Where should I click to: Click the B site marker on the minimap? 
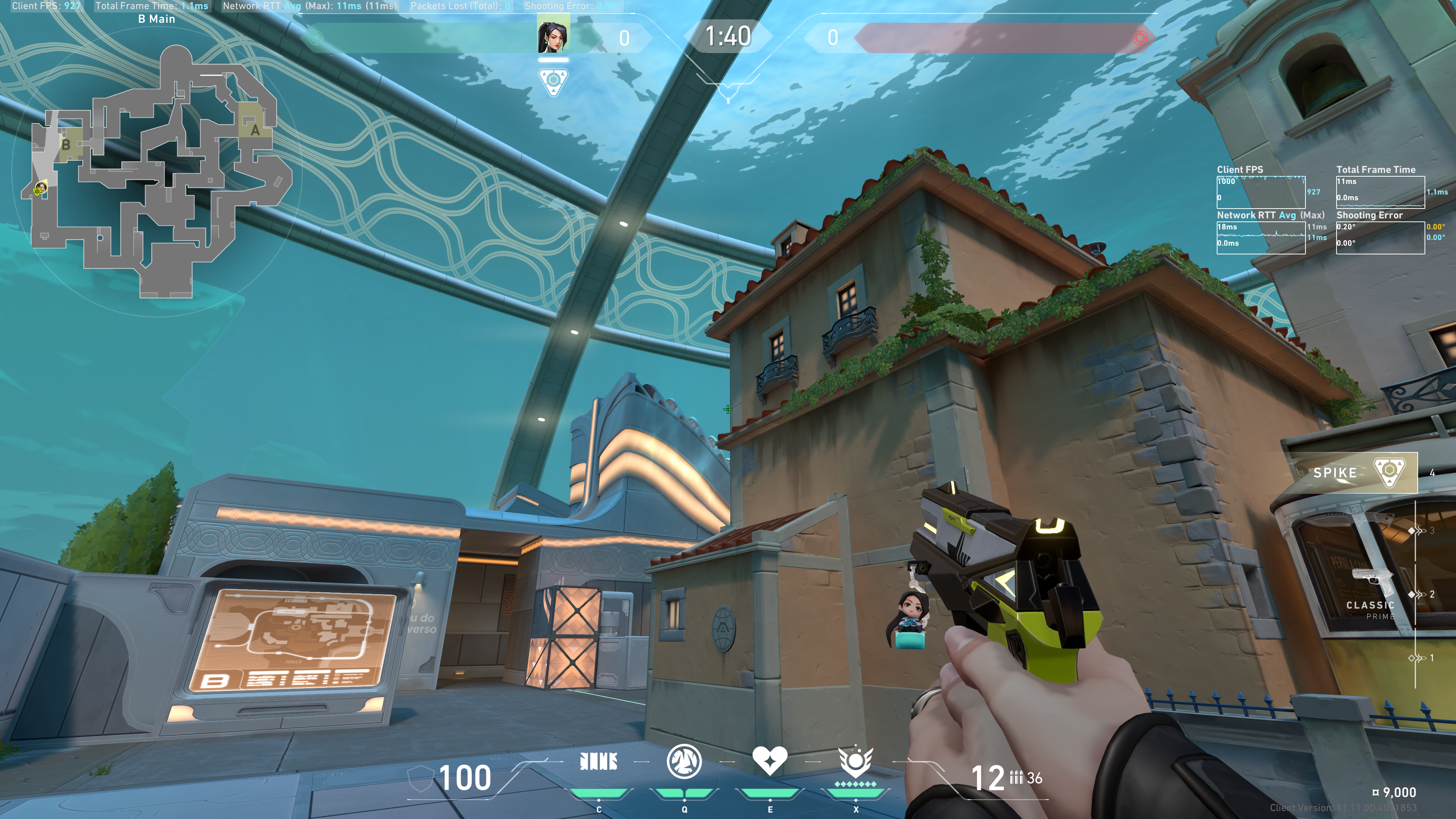[x=66, y=145]
